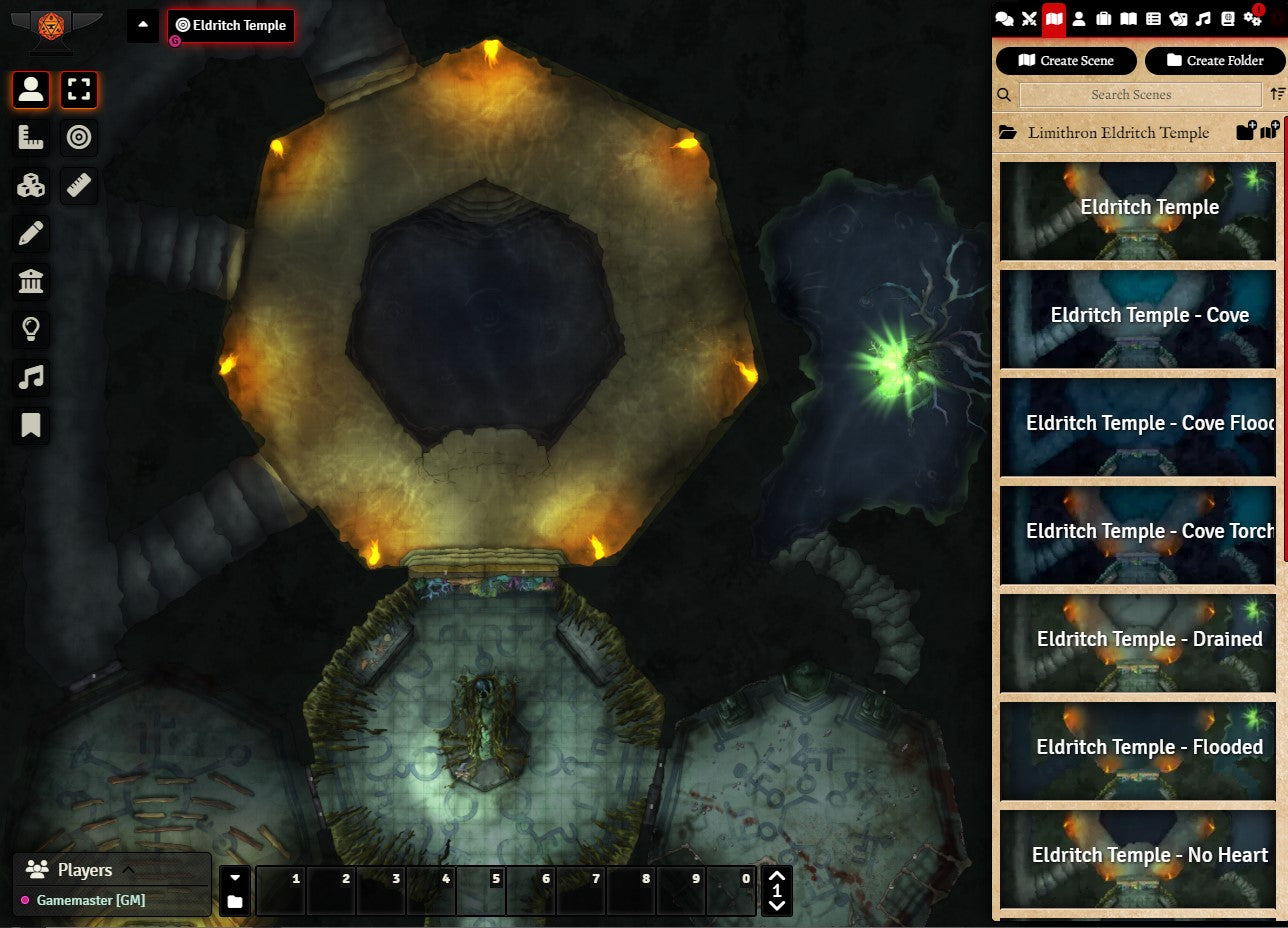Focus the Search Scenes field
The image size is (1288, 928).
(1140, 95)
